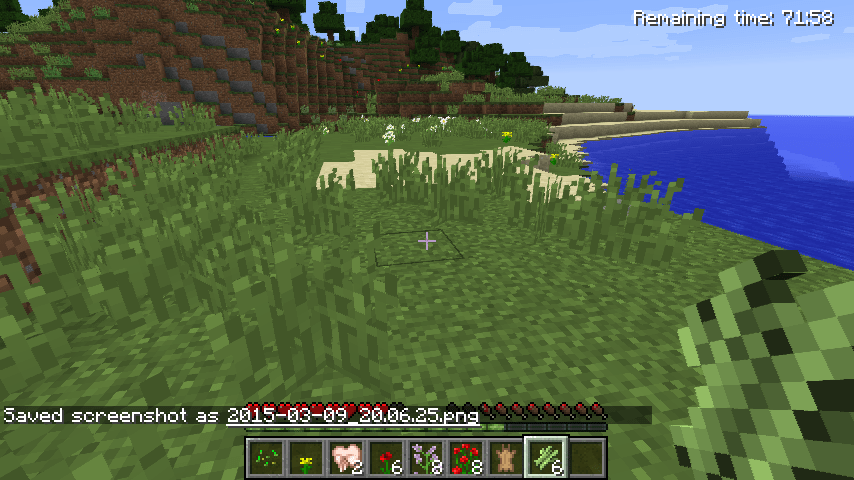Image resolution: width=854 pixels, height=480 pixels.
Task: Select the yellow dandelion hotbar slot
Action: pyautogui.click(x=305, y=457)
